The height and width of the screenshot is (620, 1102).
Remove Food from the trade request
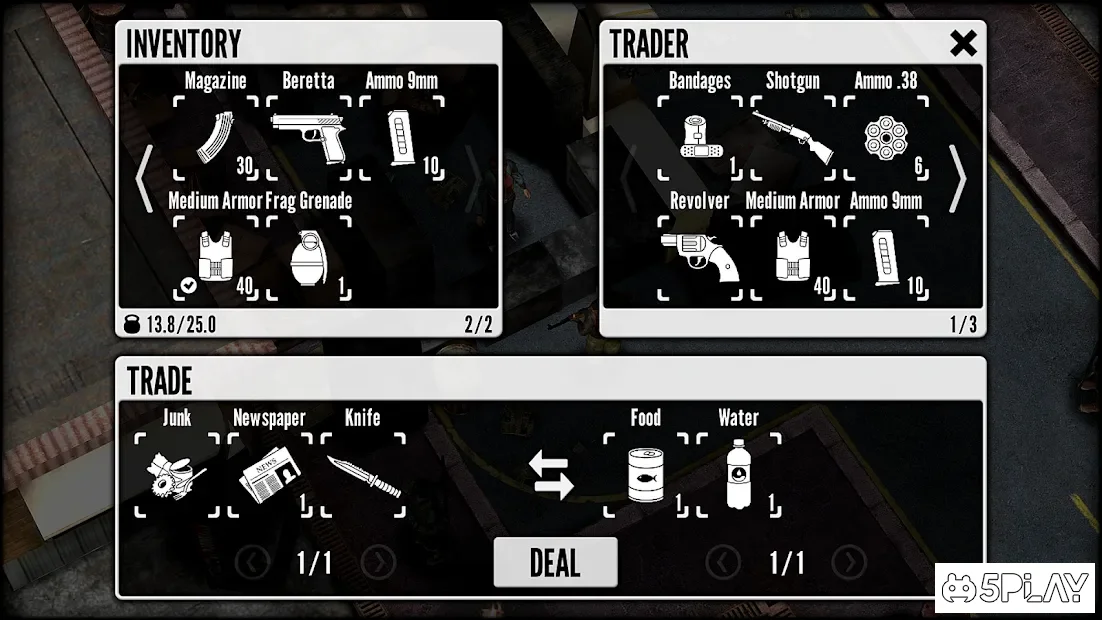pos(646,475)
